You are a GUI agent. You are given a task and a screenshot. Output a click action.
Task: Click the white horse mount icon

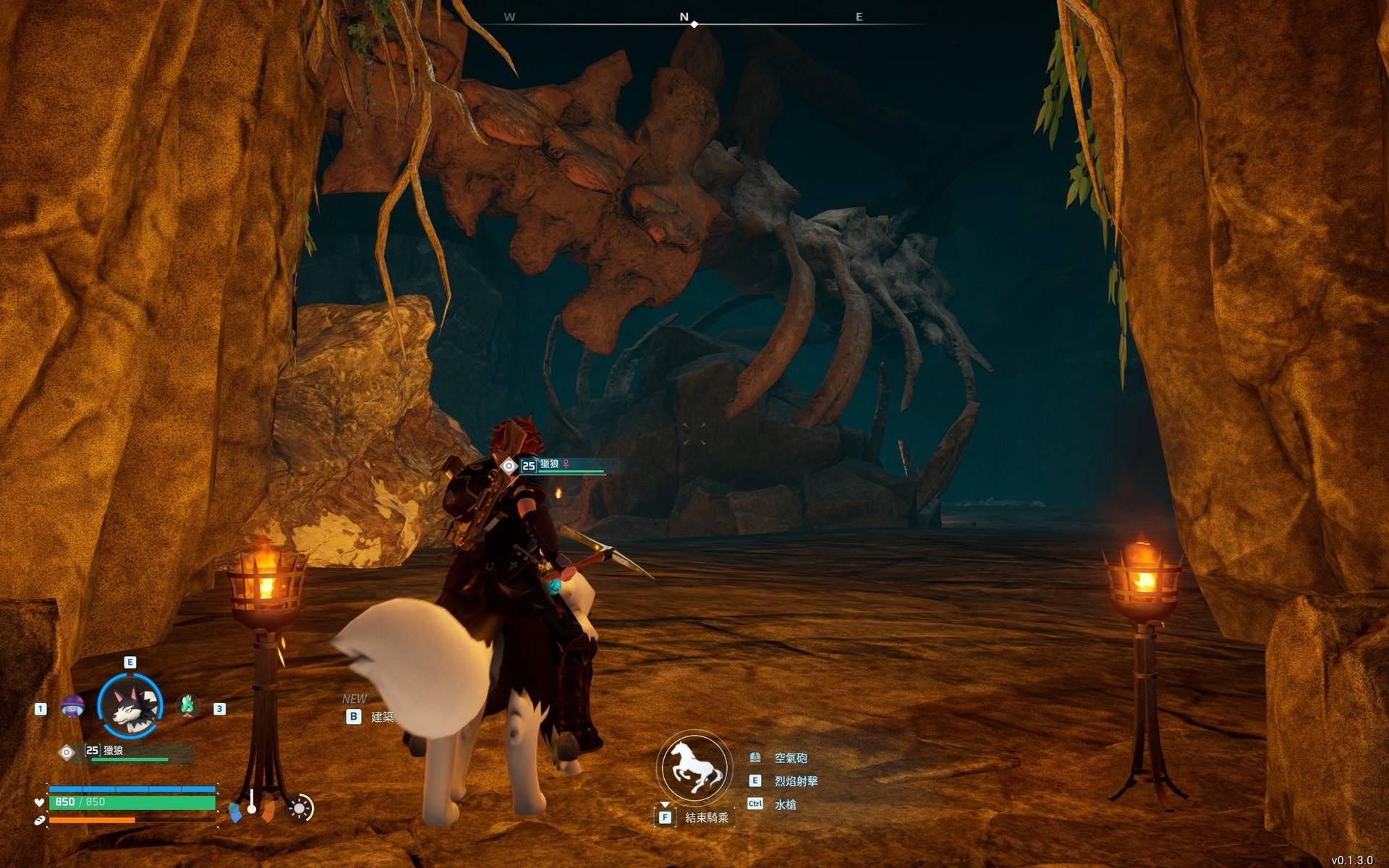(694, 767)
